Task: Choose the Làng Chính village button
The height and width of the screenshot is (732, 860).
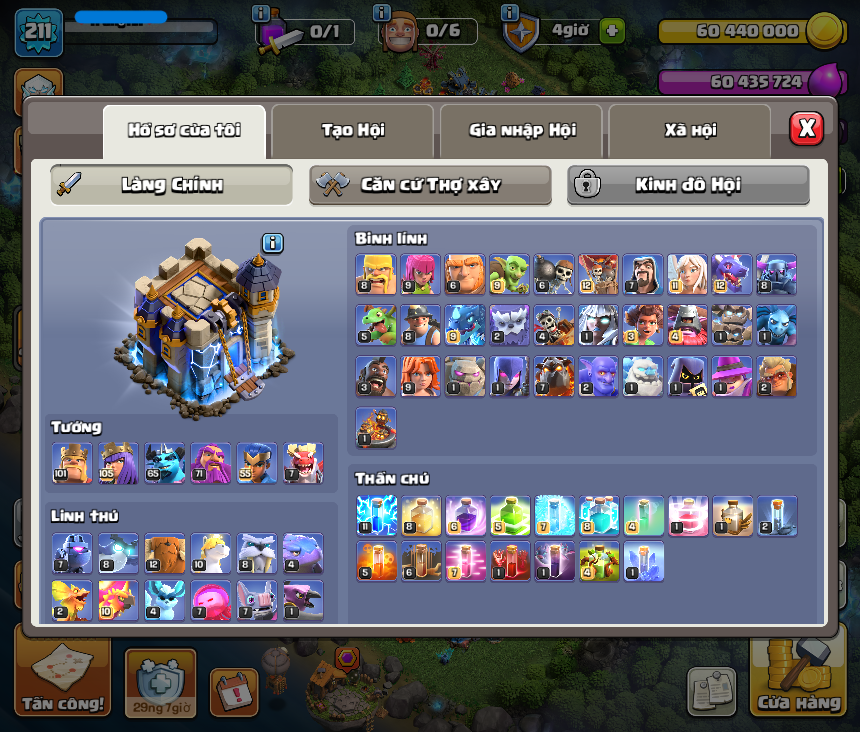Action: tap(172, 185)
